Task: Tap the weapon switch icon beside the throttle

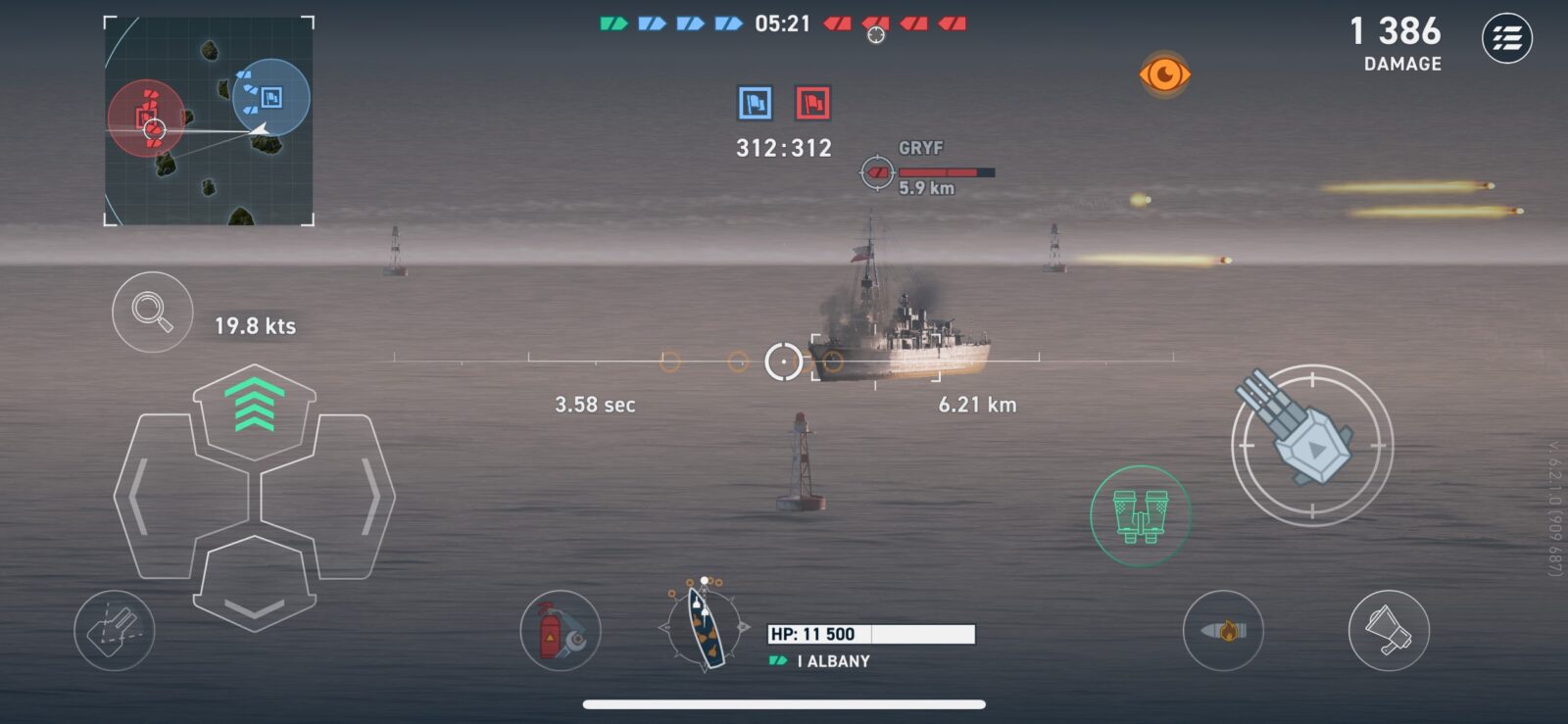Action: [114, 631]
